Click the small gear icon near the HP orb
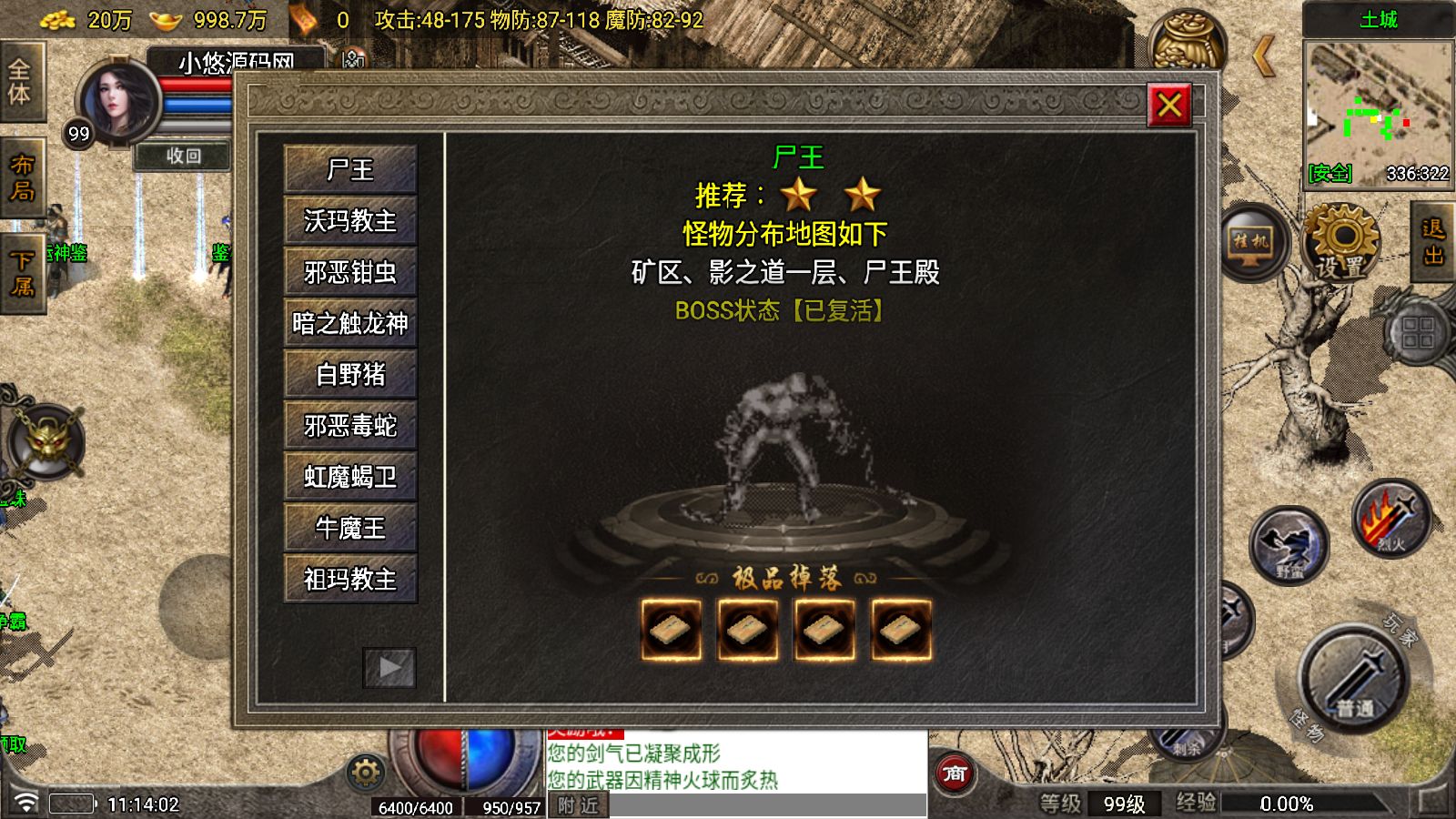The image size is (1456, 819). 364,772
